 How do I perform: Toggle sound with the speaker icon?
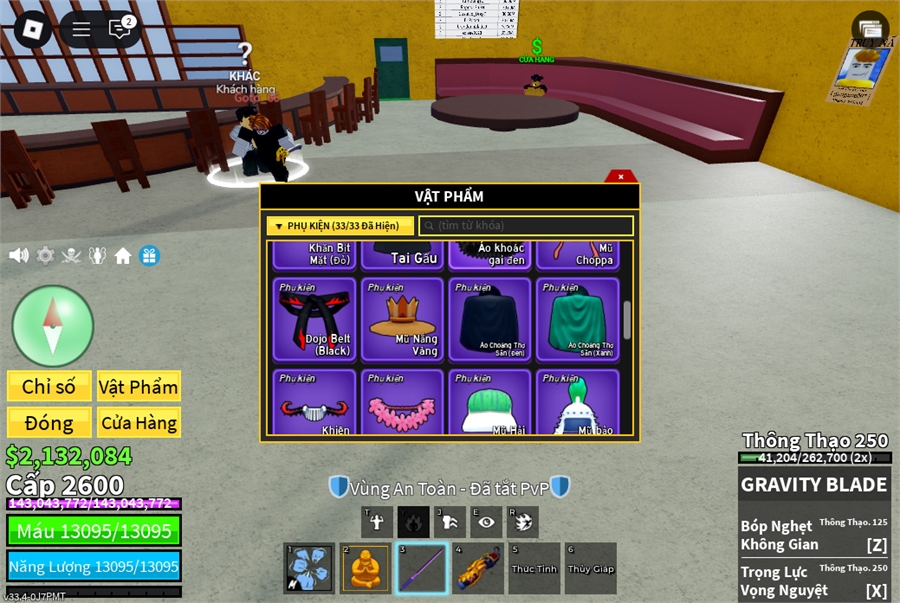tap(19, 256)
